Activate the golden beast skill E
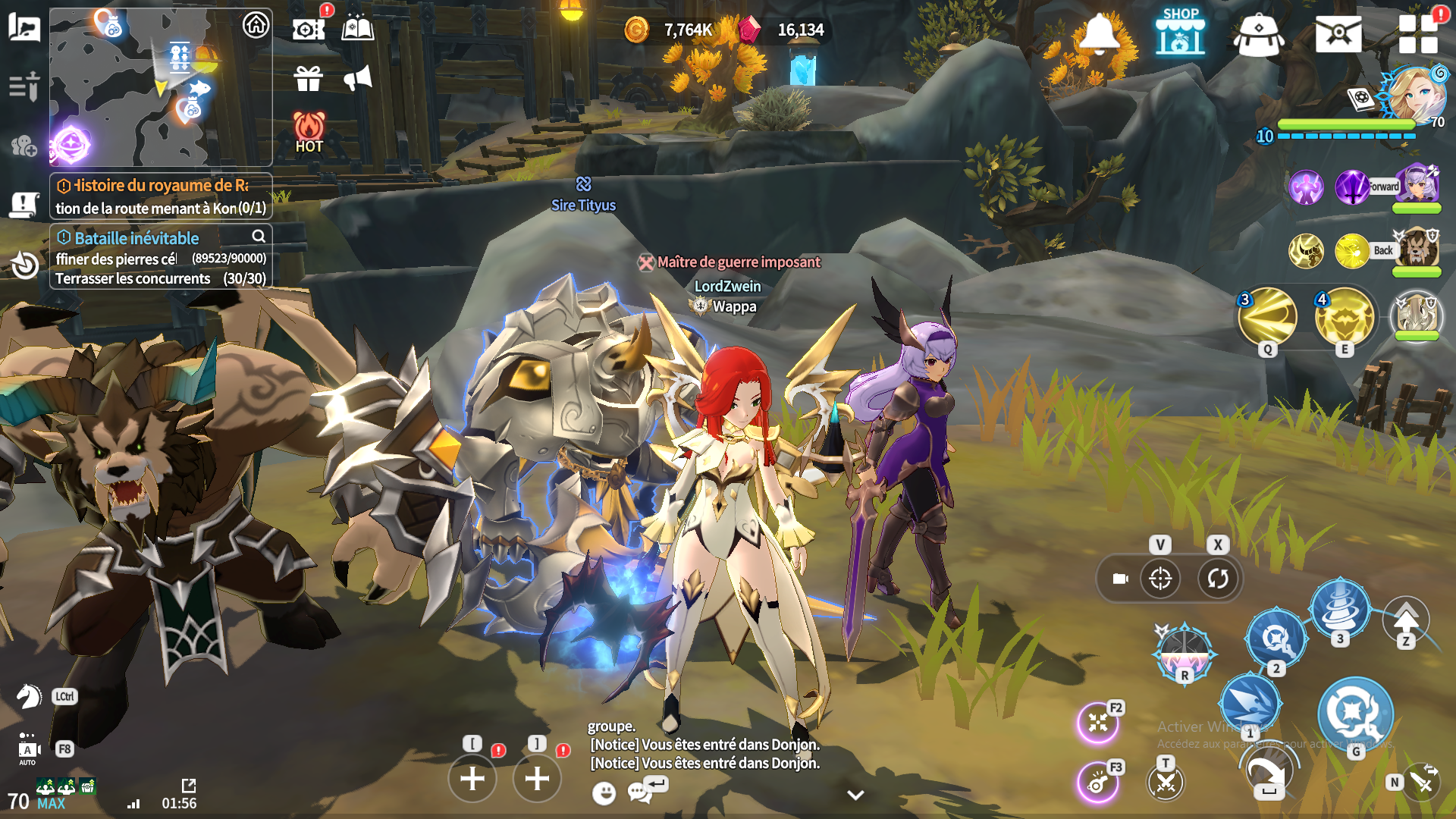This screenshot has height=819, width=1456. 1345,317
